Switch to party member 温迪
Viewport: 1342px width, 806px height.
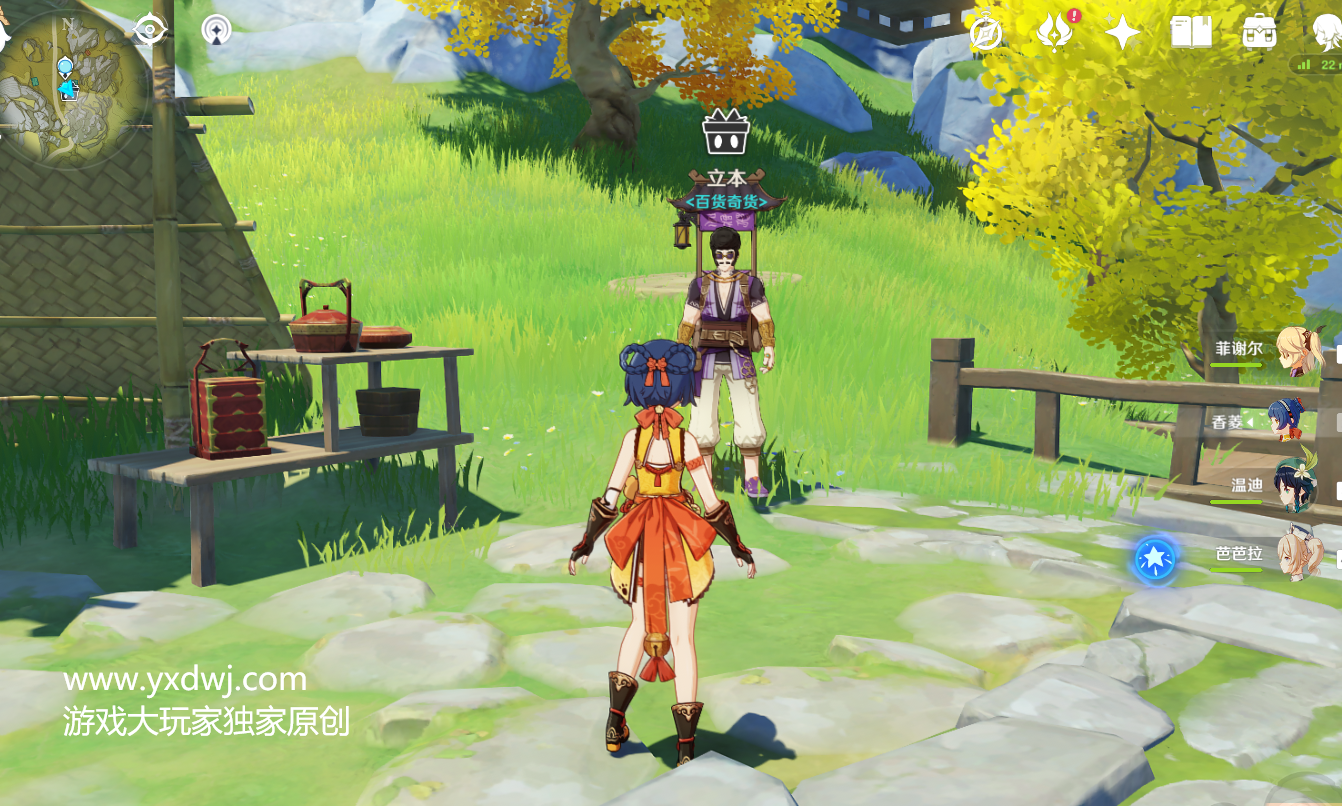pyautogui.click(x=1296, y=486)
